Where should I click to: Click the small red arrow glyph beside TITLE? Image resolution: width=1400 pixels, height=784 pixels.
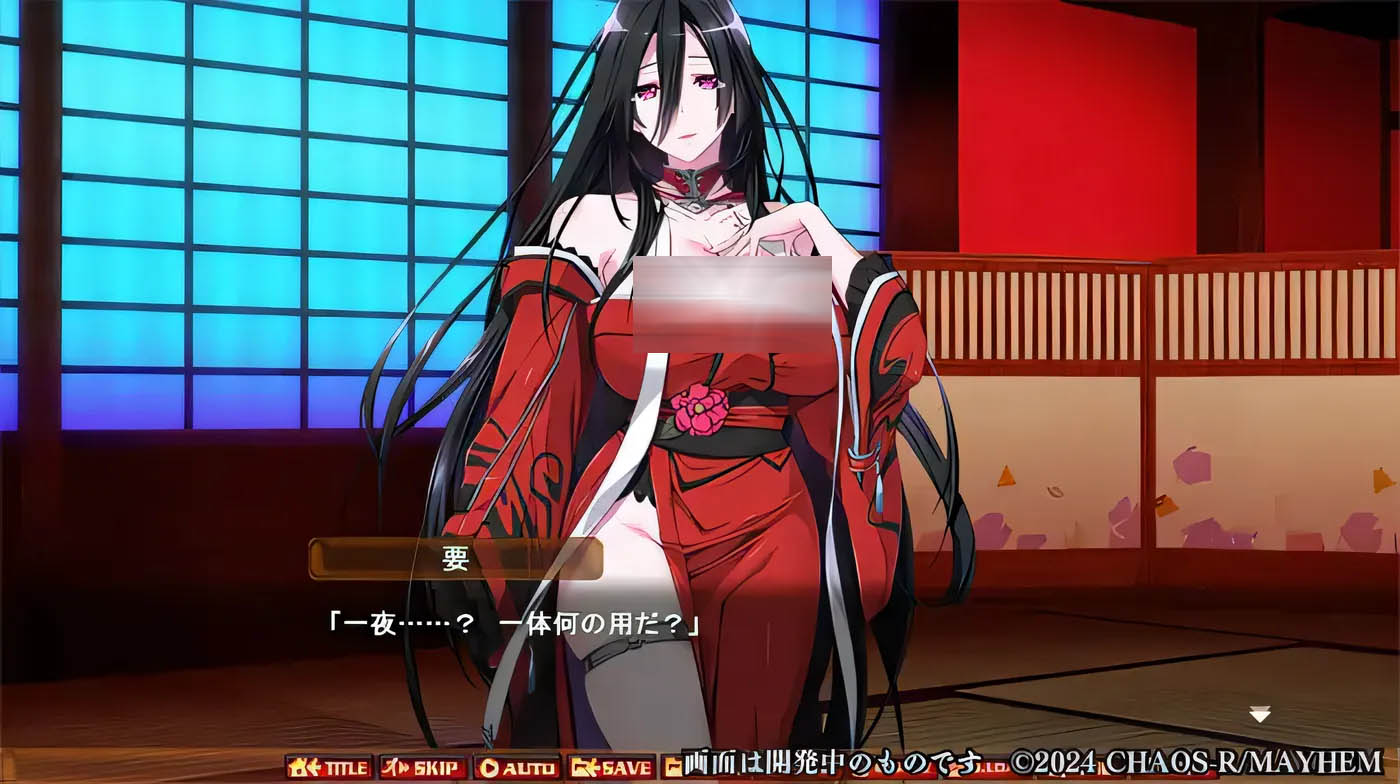click(314, 768)
